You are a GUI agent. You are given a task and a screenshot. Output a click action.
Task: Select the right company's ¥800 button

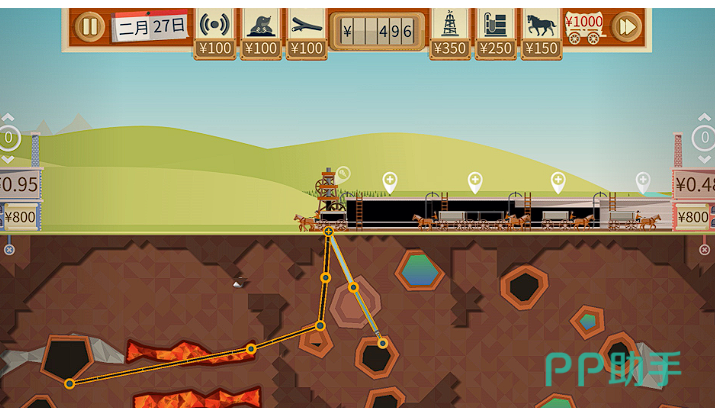(695, 216)
